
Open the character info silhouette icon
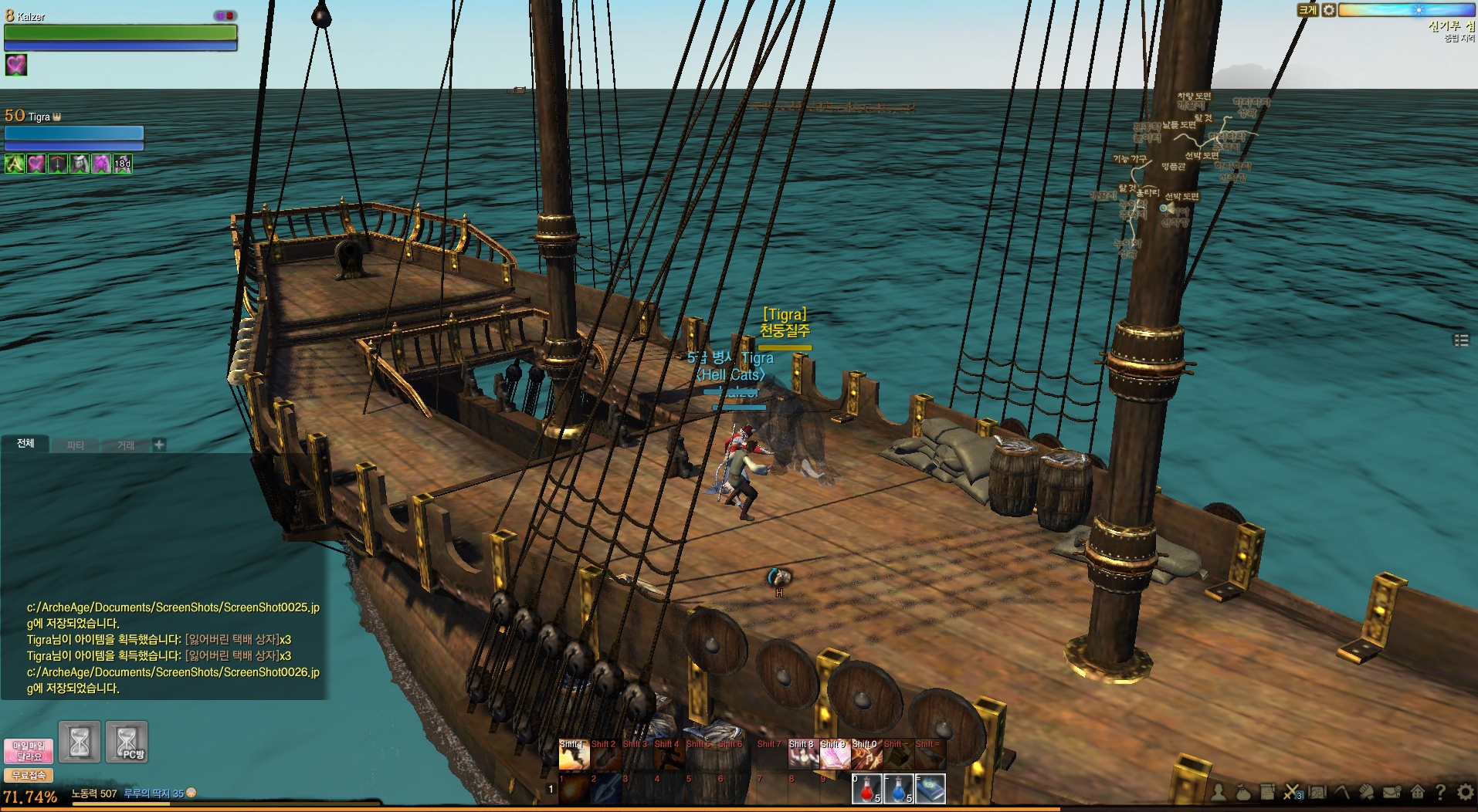point(1219,792)
